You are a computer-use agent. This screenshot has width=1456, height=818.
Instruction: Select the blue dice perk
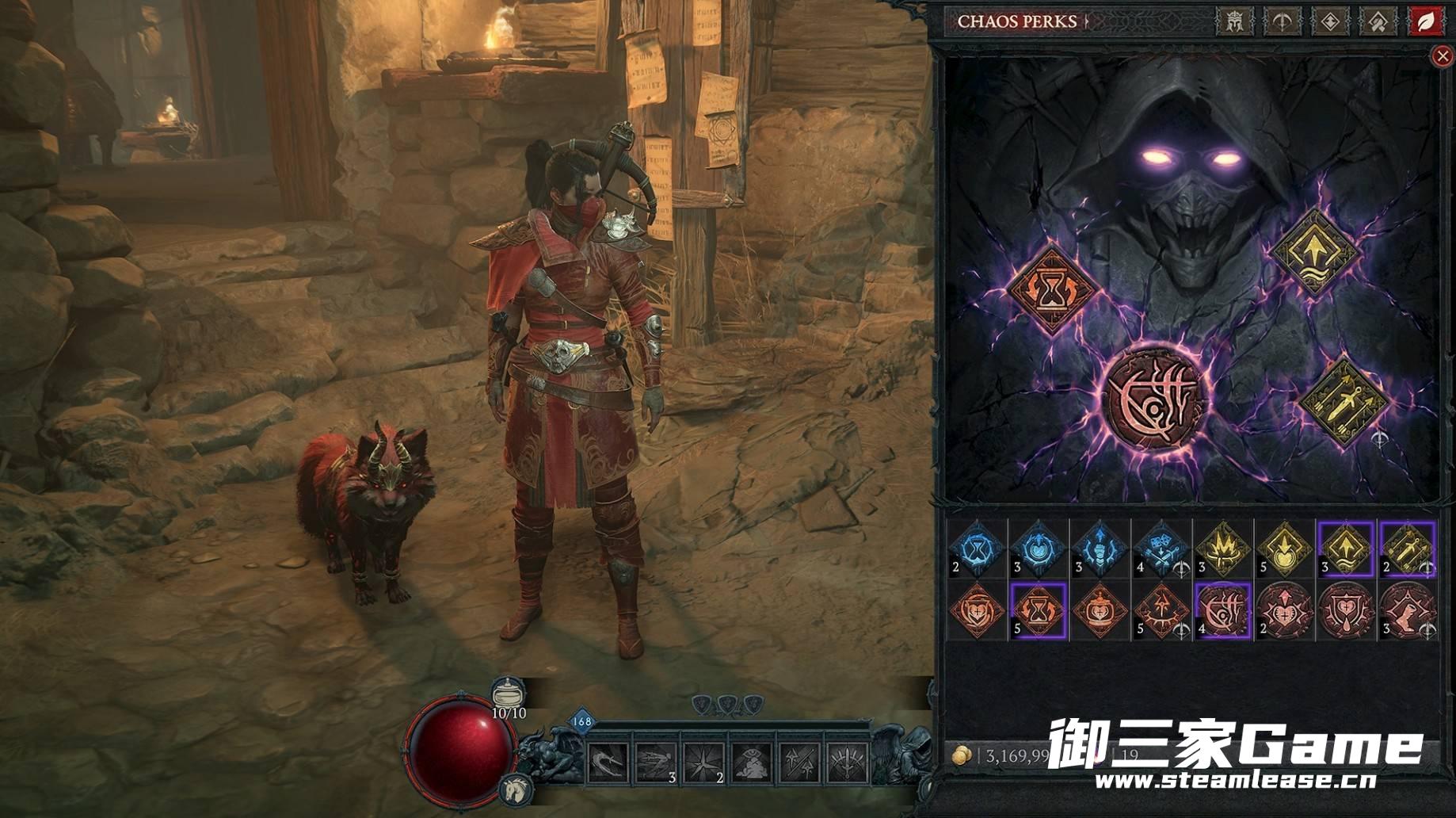coord(1161,548)
